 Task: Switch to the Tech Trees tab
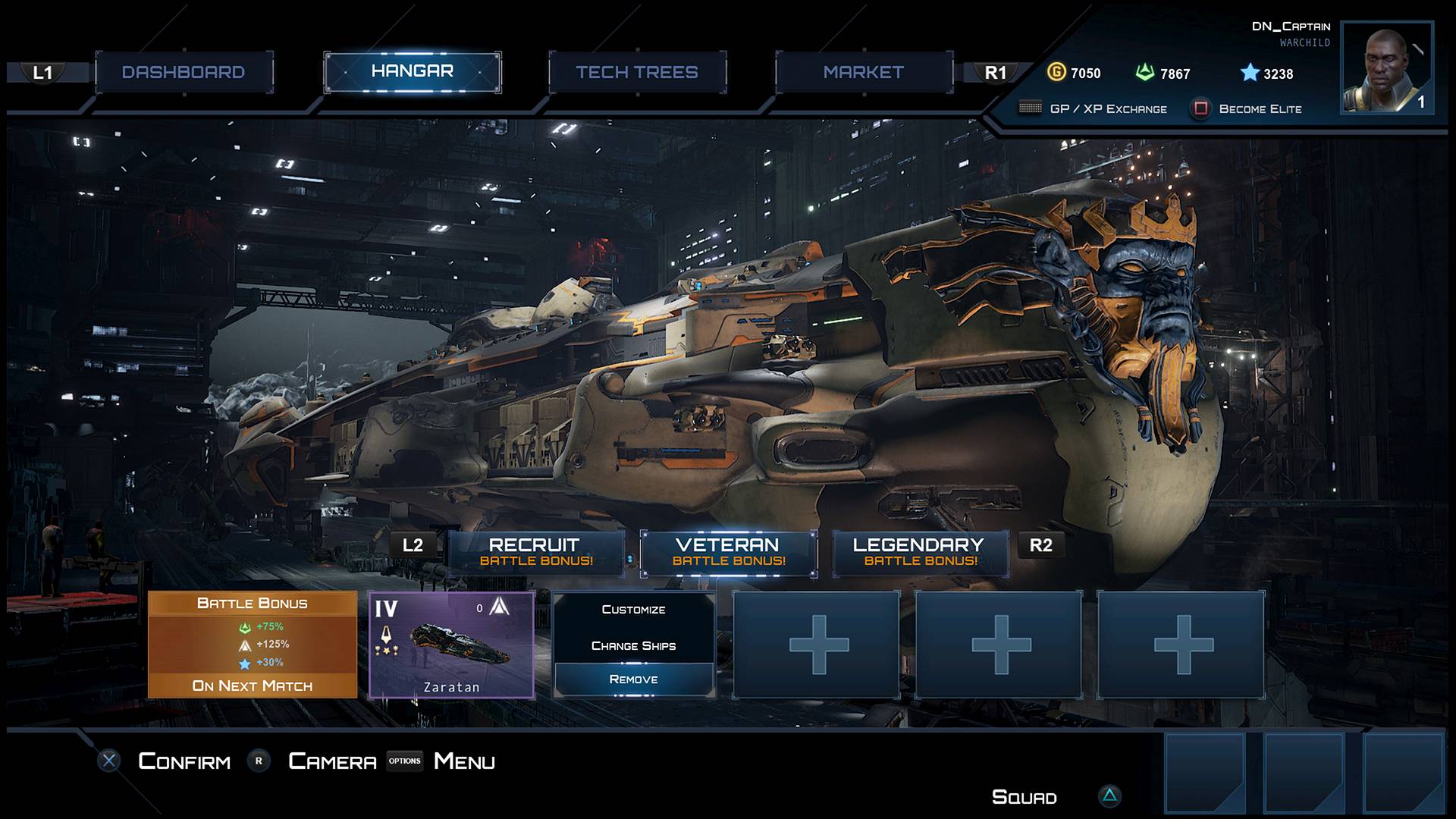(637, 73)
